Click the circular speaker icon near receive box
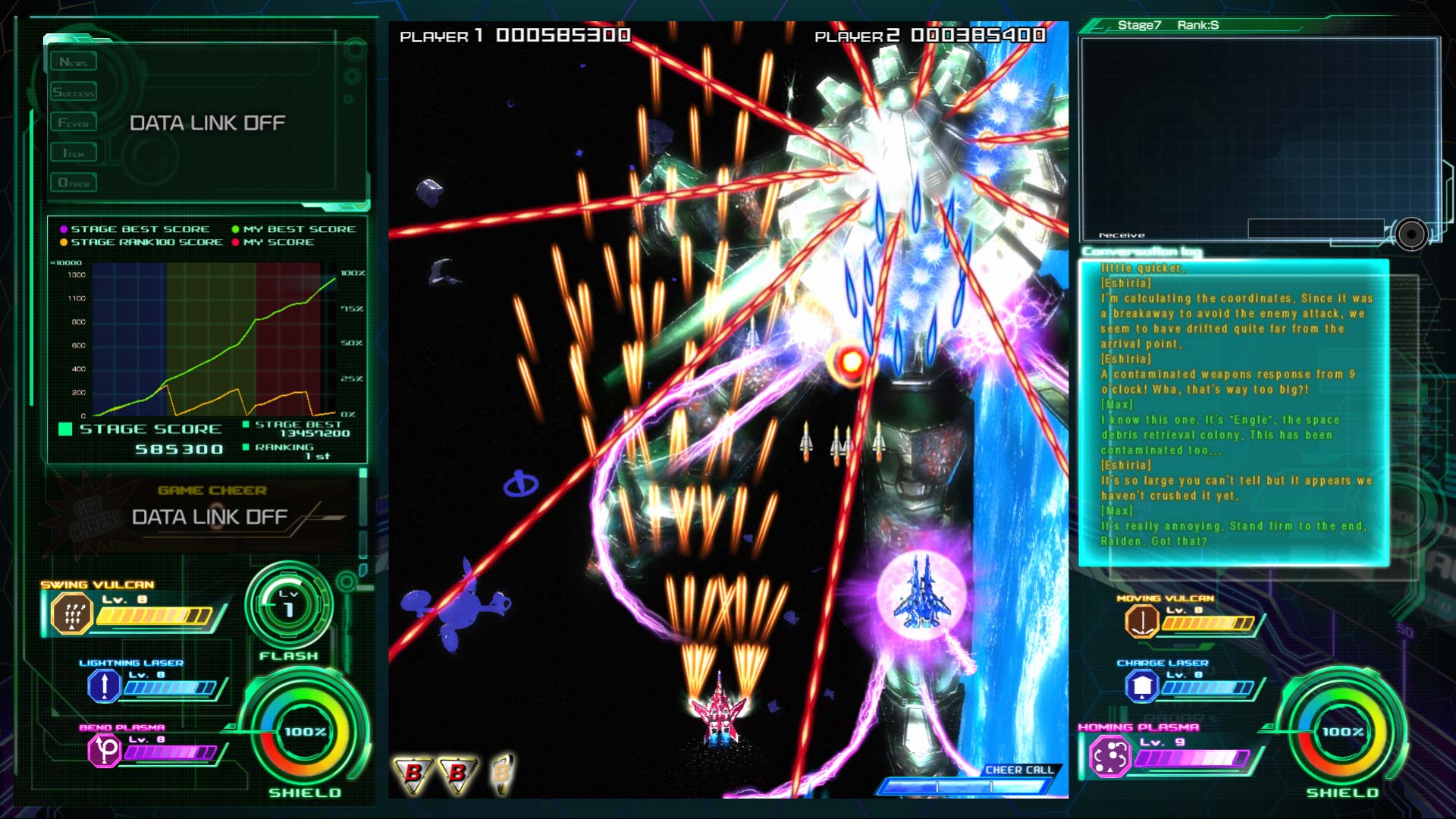This screenshot has width=1456, height=819. point(1410,235)
